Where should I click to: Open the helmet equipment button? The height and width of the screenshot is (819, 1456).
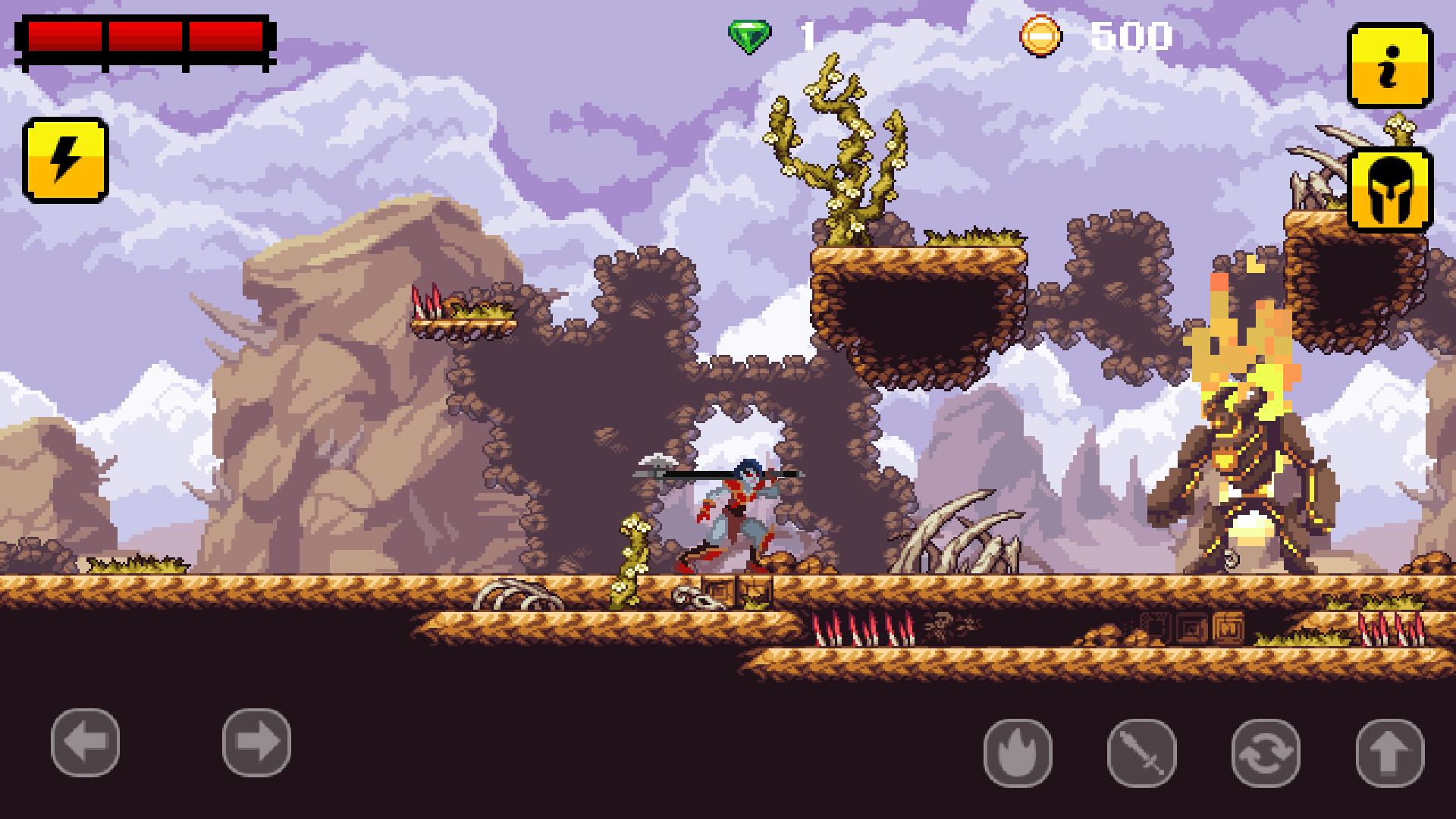(x=1389, y=190)
